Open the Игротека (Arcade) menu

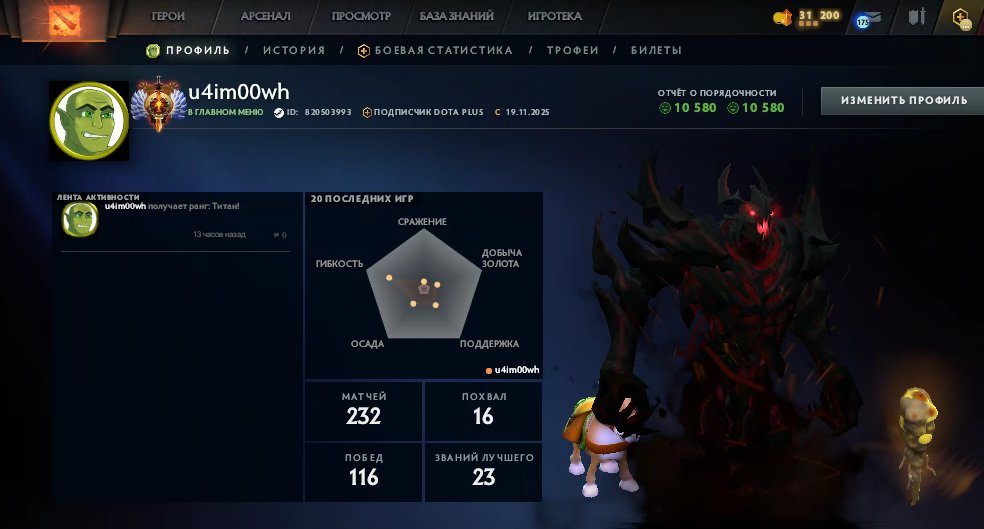coord(555,17)
